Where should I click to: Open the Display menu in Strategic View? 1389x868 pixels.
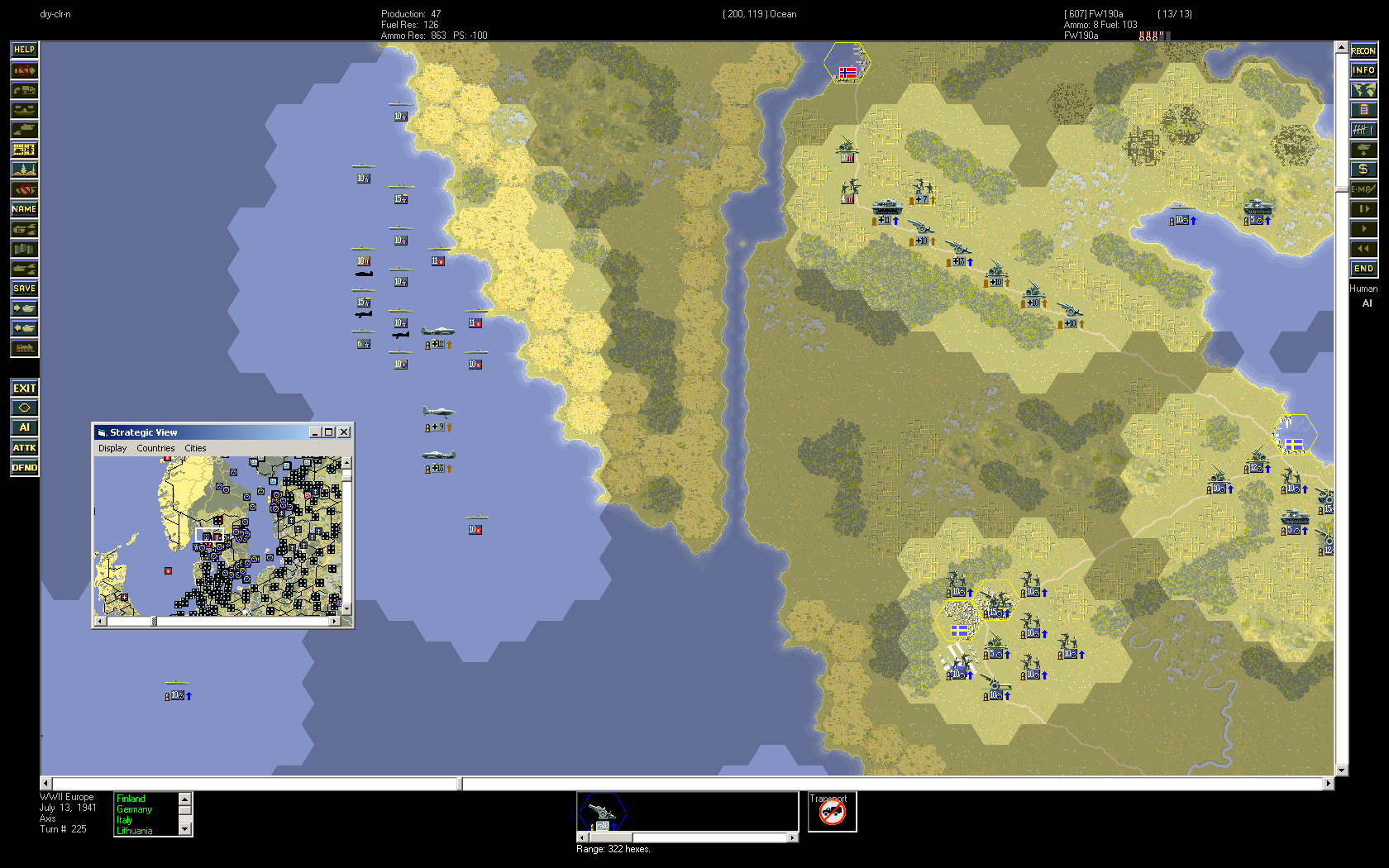click(x=112, y=448)
